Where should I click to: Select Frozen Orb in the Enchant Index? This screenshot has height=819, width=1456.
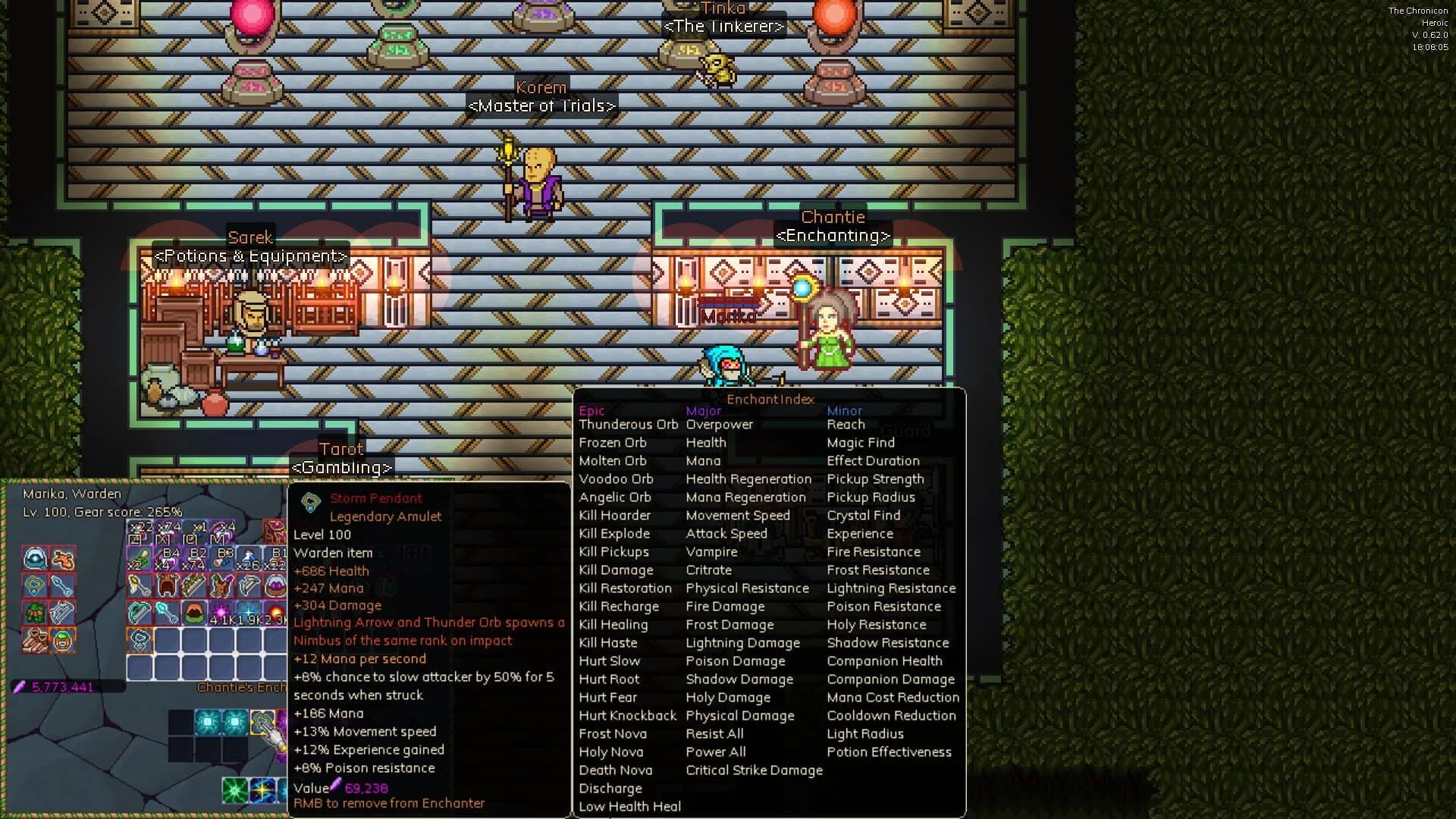pos(613,442)
